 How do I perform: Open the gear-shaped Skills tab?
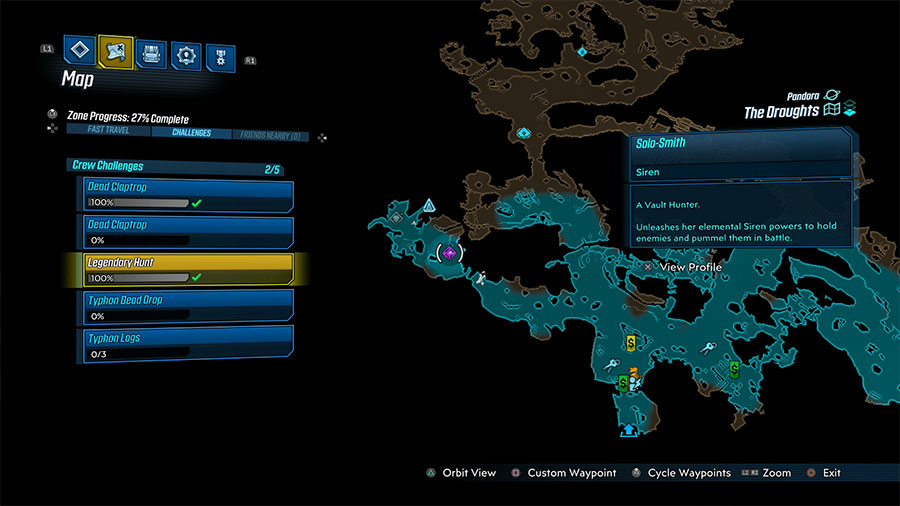(x=185, y=56)
